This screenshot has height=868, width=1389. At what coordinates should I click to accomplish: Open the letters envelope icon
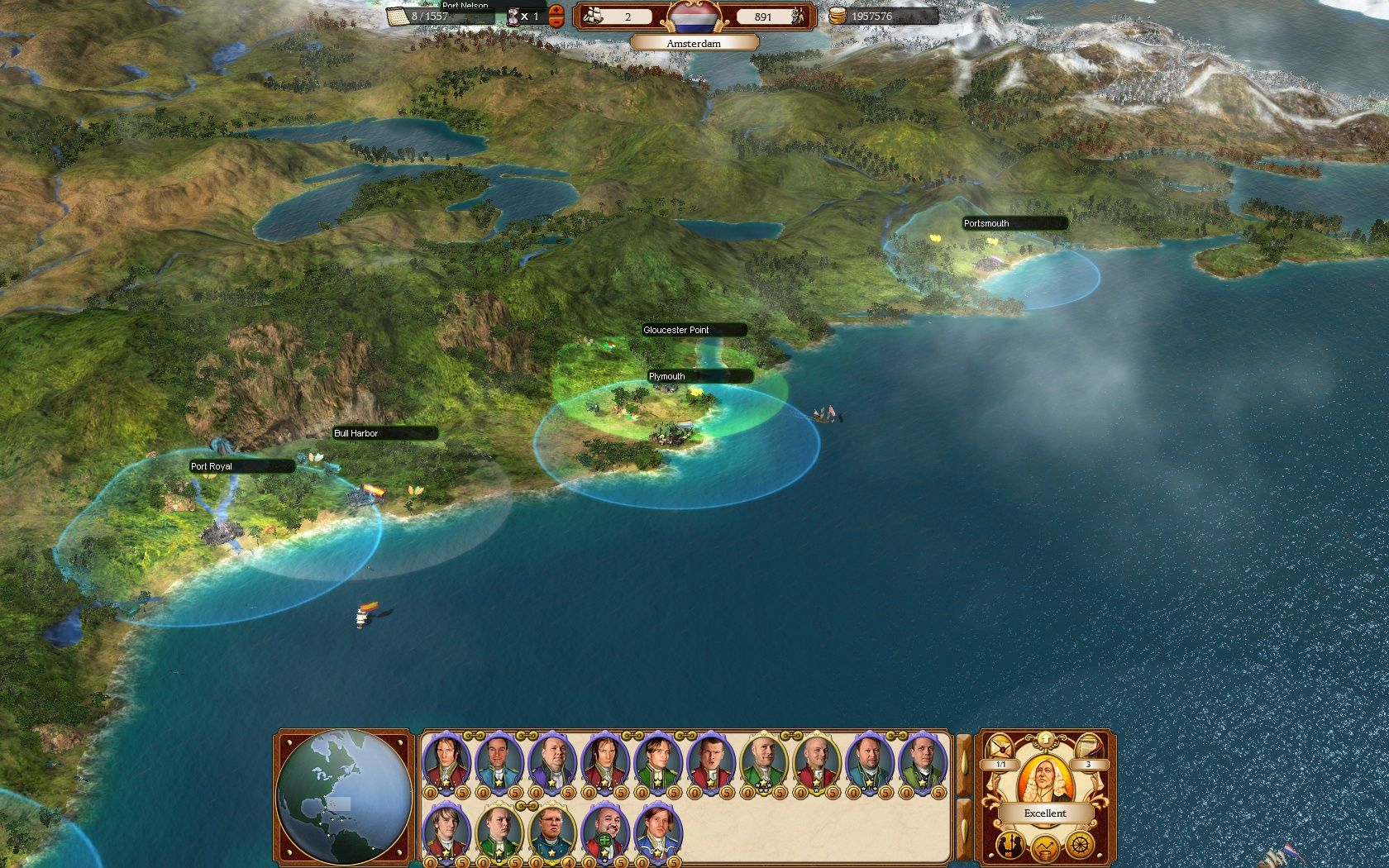coord(1002,746)
